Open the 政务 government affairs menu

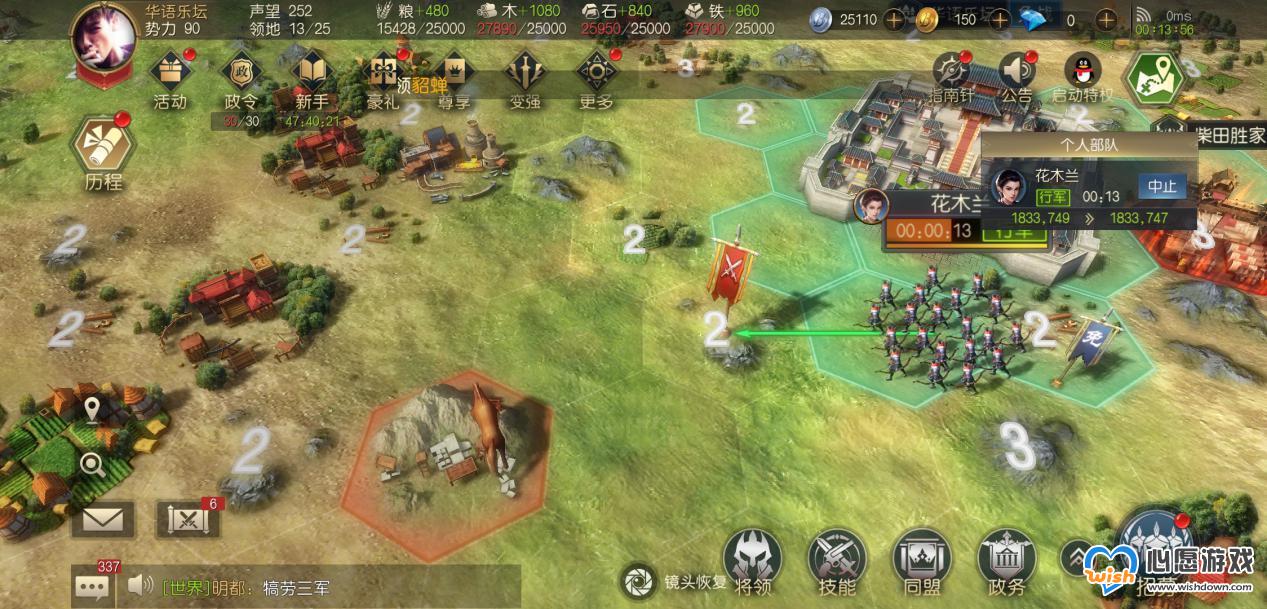tap(1006, 559)
